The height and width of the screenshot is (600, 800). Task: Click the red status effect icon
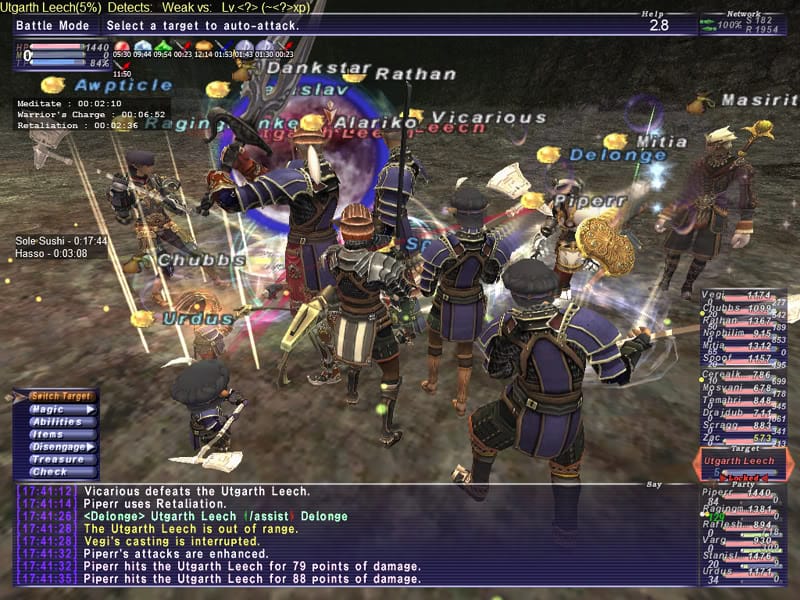(x=122, y=45)
